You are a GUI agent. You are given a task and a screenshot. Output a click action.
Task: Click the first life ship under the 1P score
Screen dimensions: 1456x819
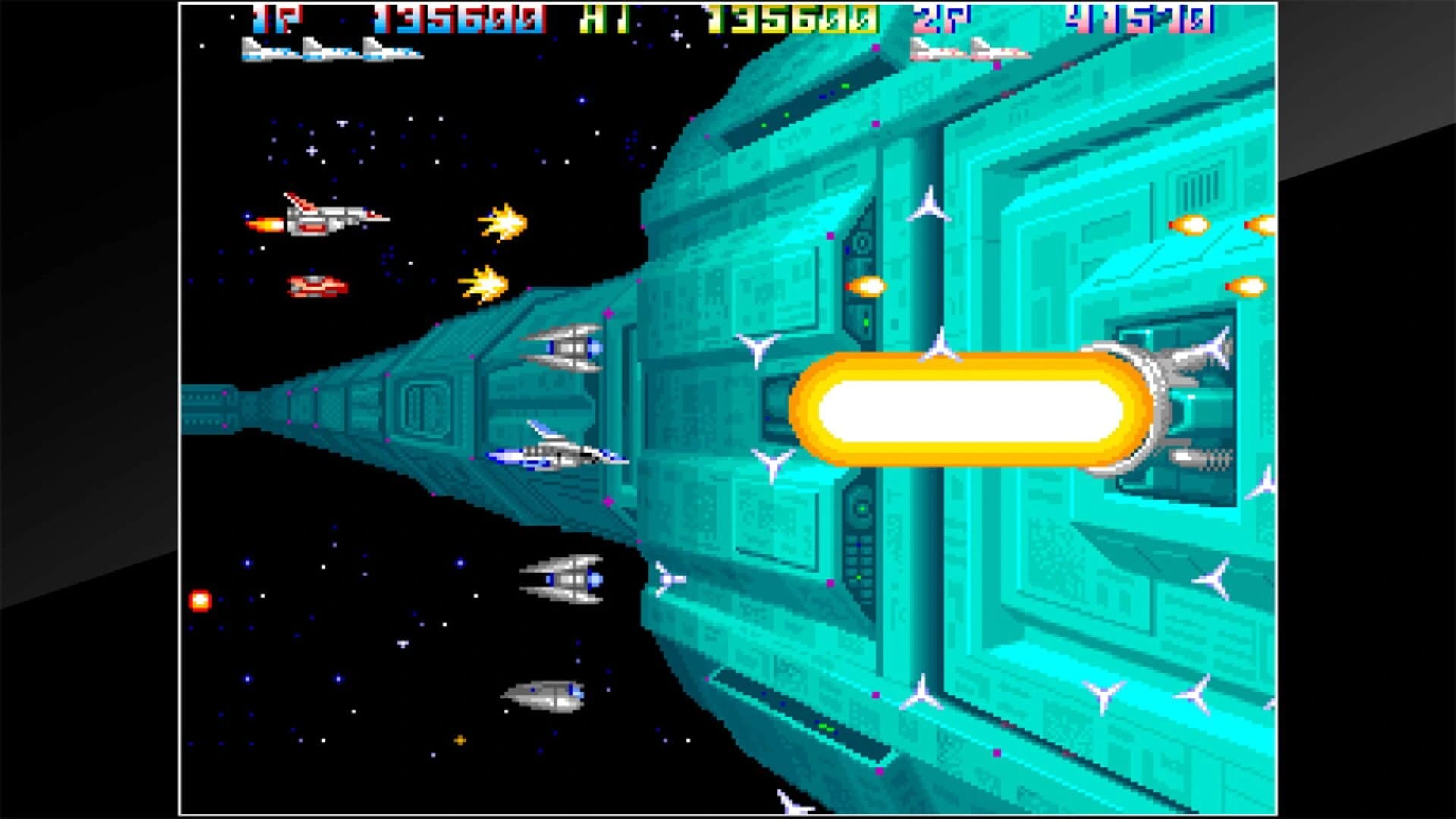pyautogui.click(x=265, y=51)
